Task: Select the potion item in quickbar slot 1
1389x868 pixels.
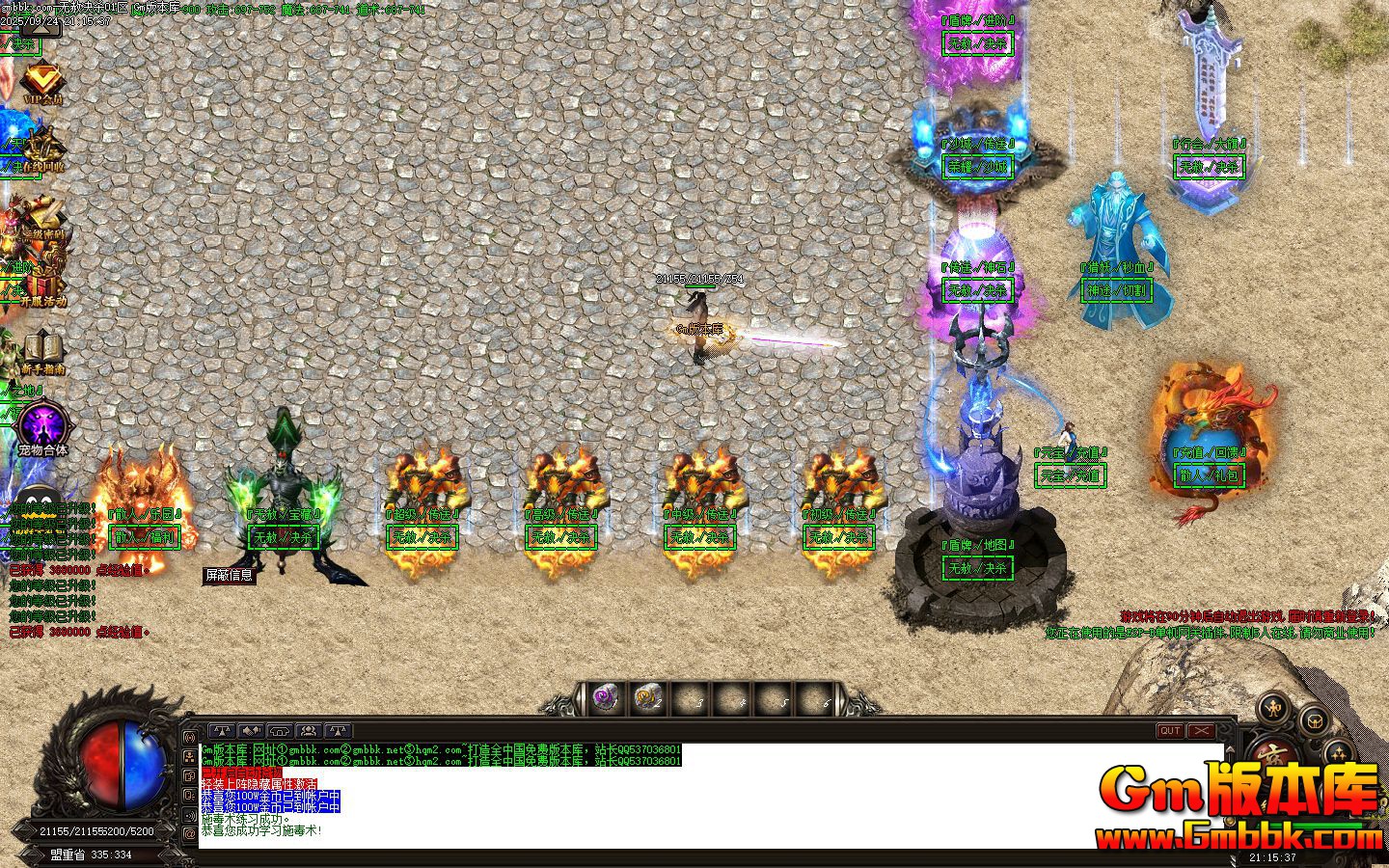Action: tap(605, 696)
